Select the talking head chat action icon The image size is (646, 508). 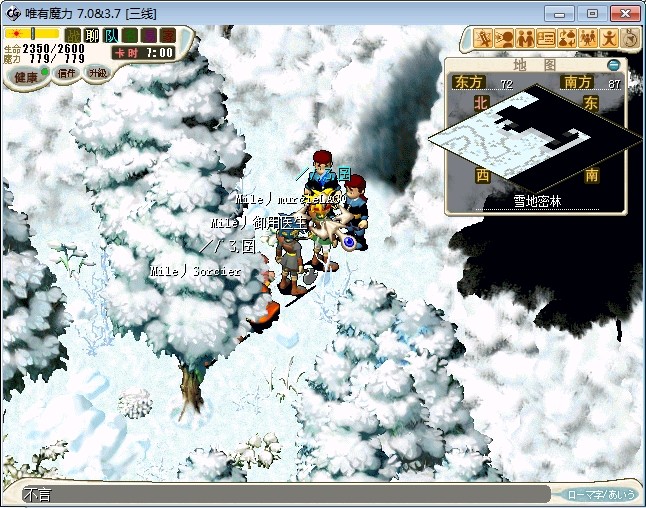(504, 39)
